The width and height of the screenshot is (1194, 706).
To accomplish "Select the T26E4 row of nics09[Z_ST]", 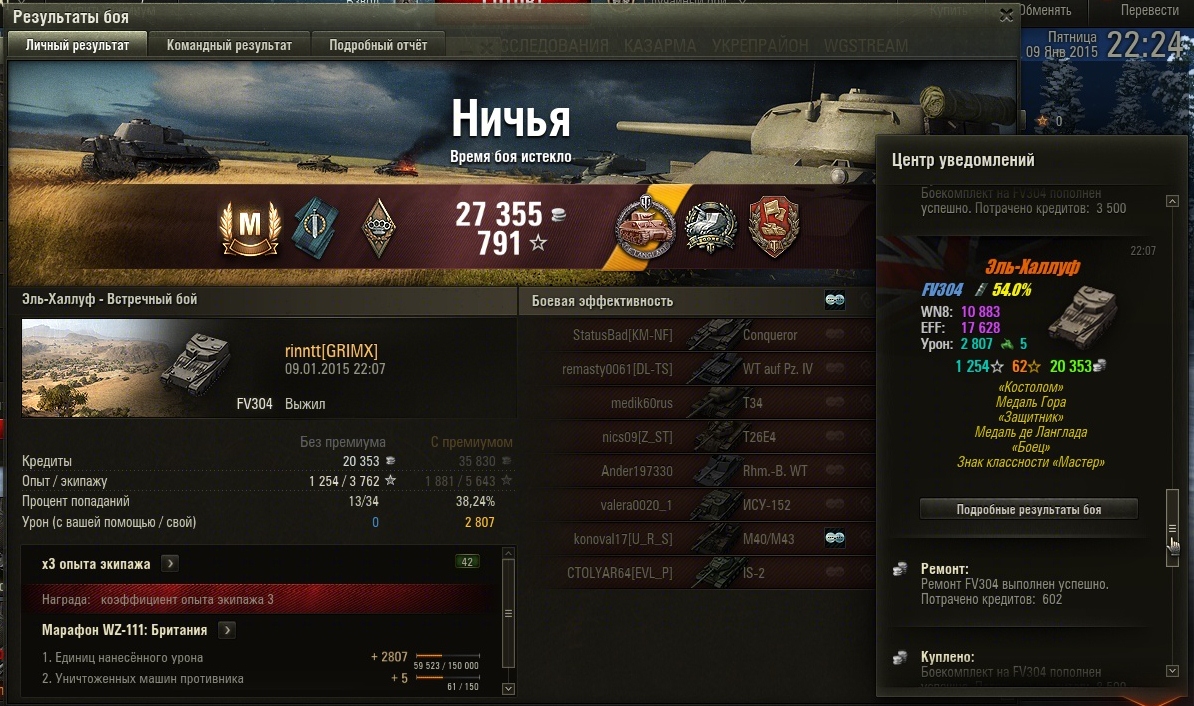I will pos(700,437).
